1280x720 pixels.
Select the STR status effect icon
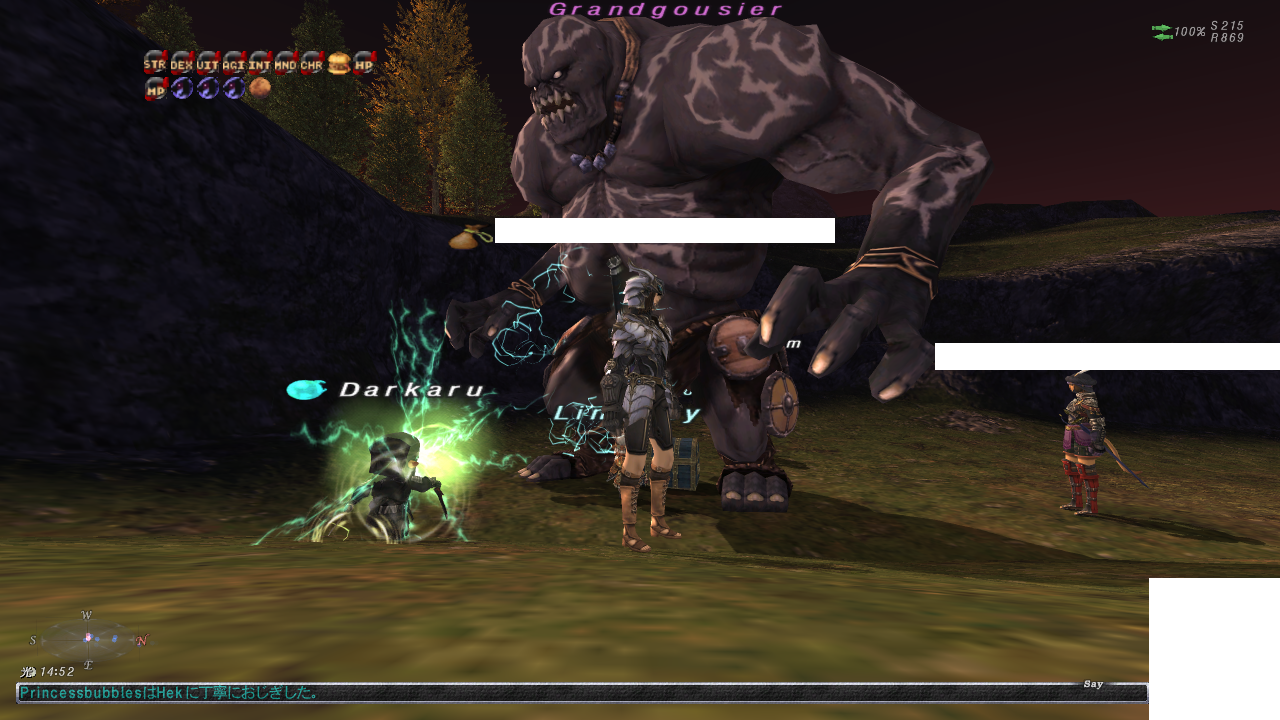[x=155, y=63]
